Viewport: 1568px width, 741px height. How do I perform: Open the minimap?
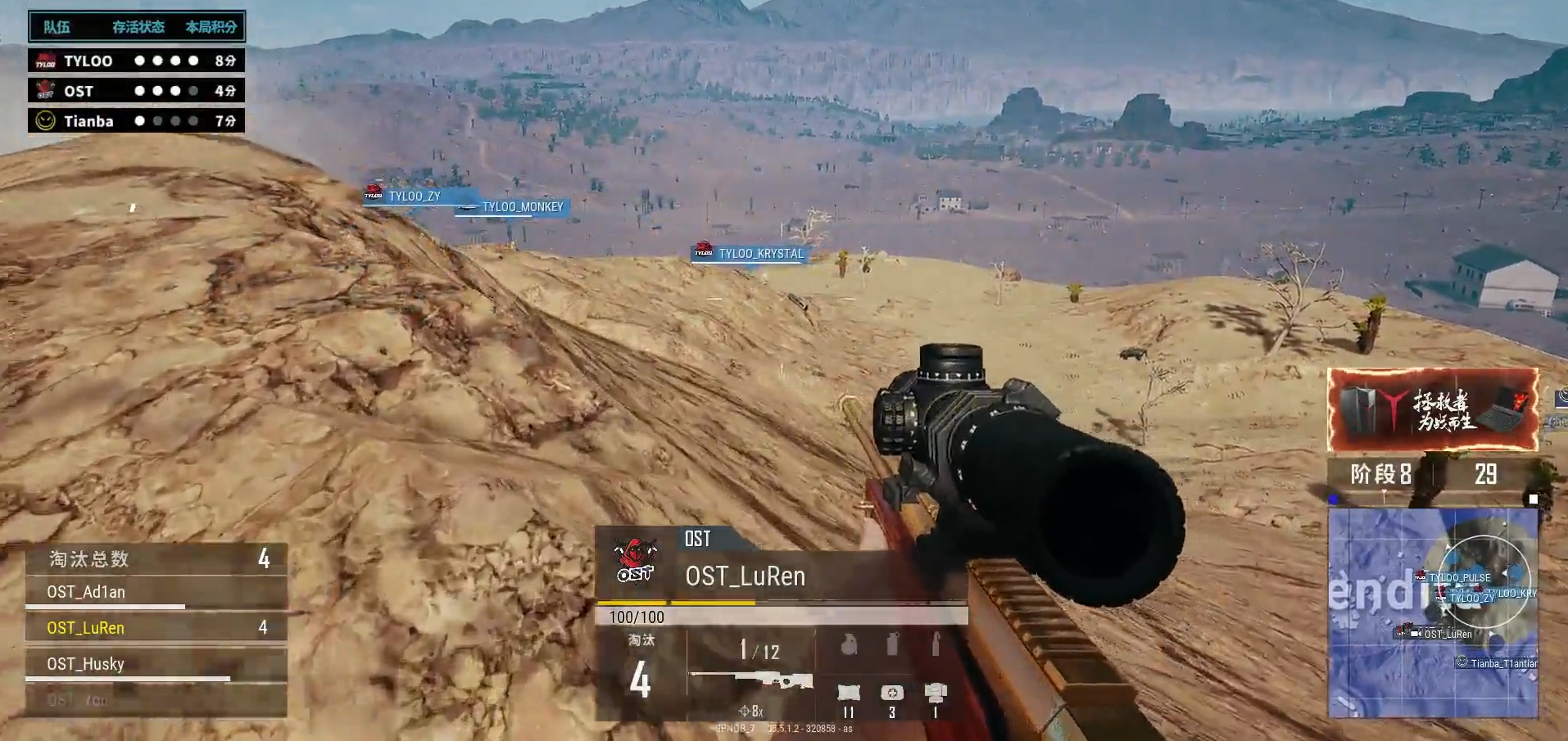(1432, 612)
